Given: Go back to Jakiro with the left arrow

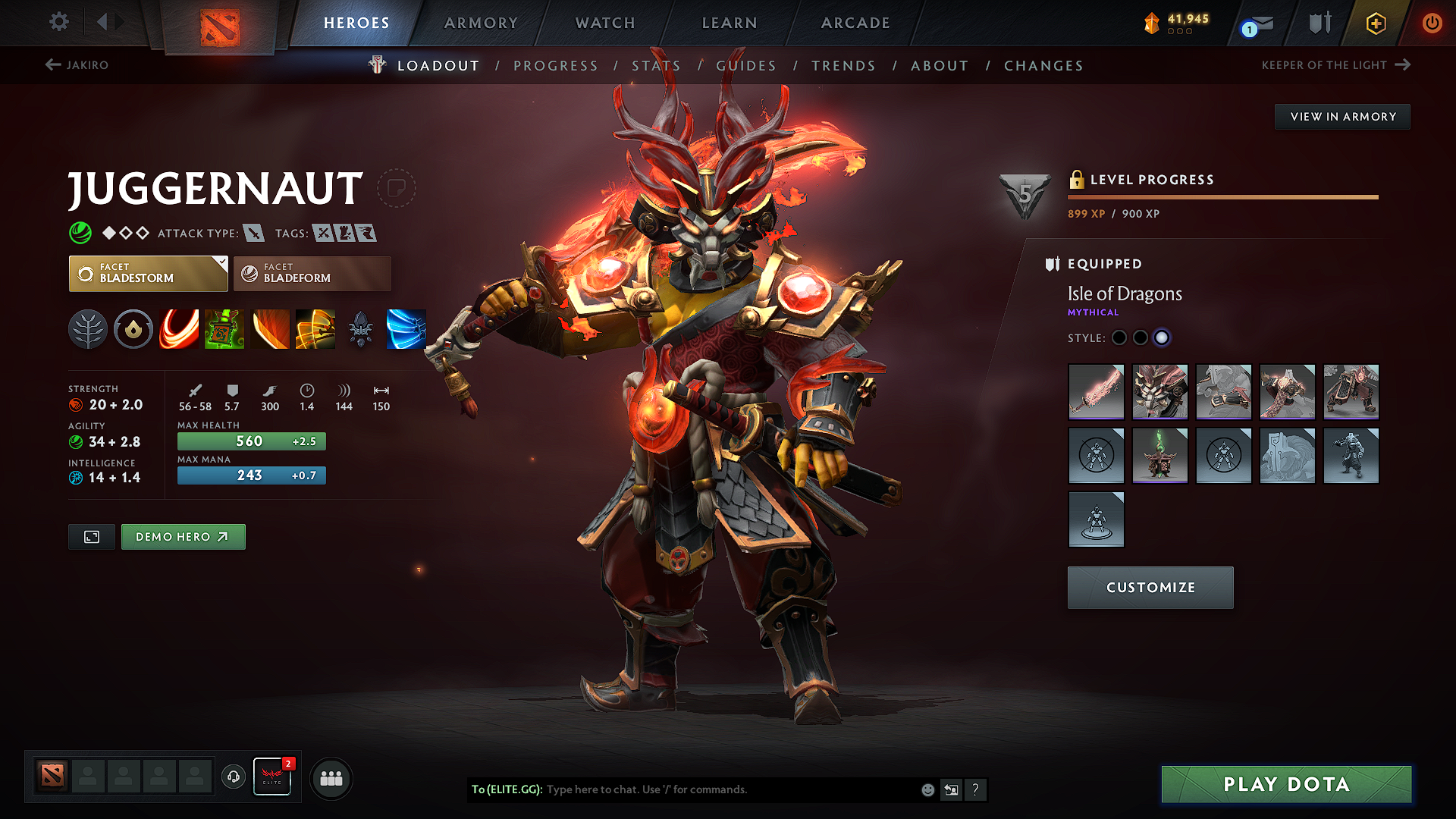Looking at the screenshot, I should [52, 65].
